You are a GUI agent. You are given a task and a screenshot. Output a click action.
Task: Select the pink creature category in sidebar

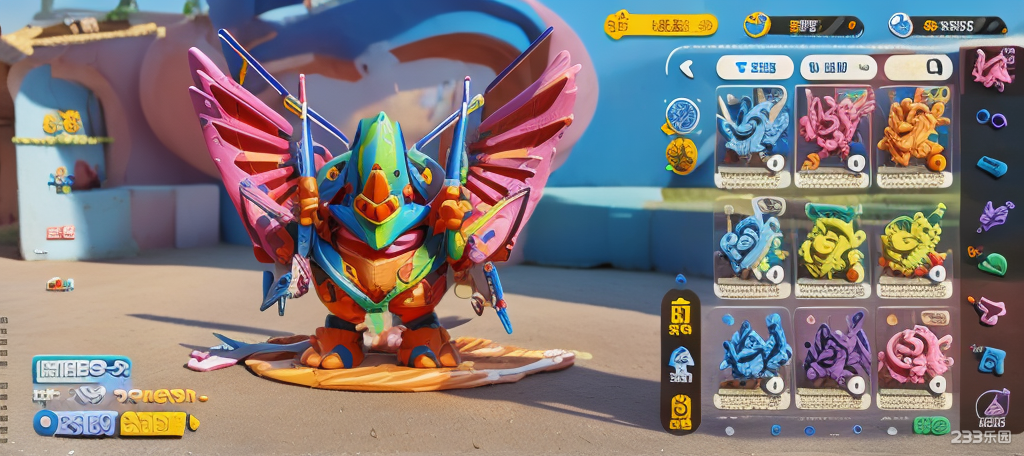pos(992,68)
